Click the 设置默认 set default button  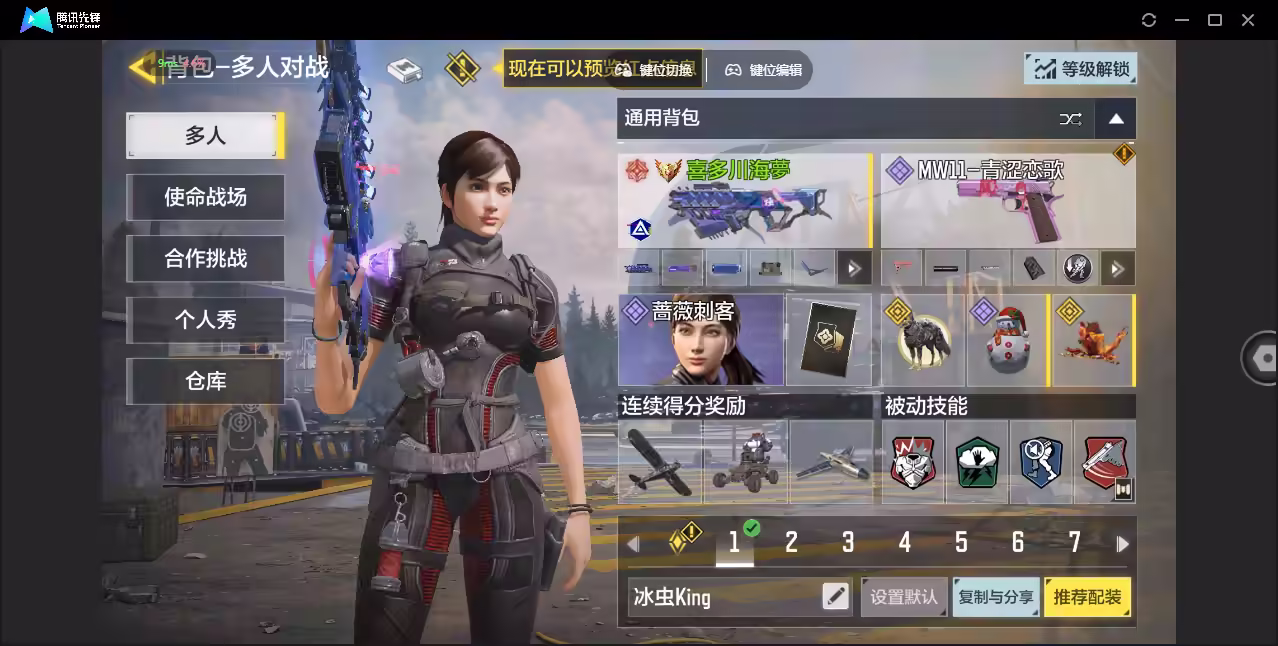pos(903,597)
